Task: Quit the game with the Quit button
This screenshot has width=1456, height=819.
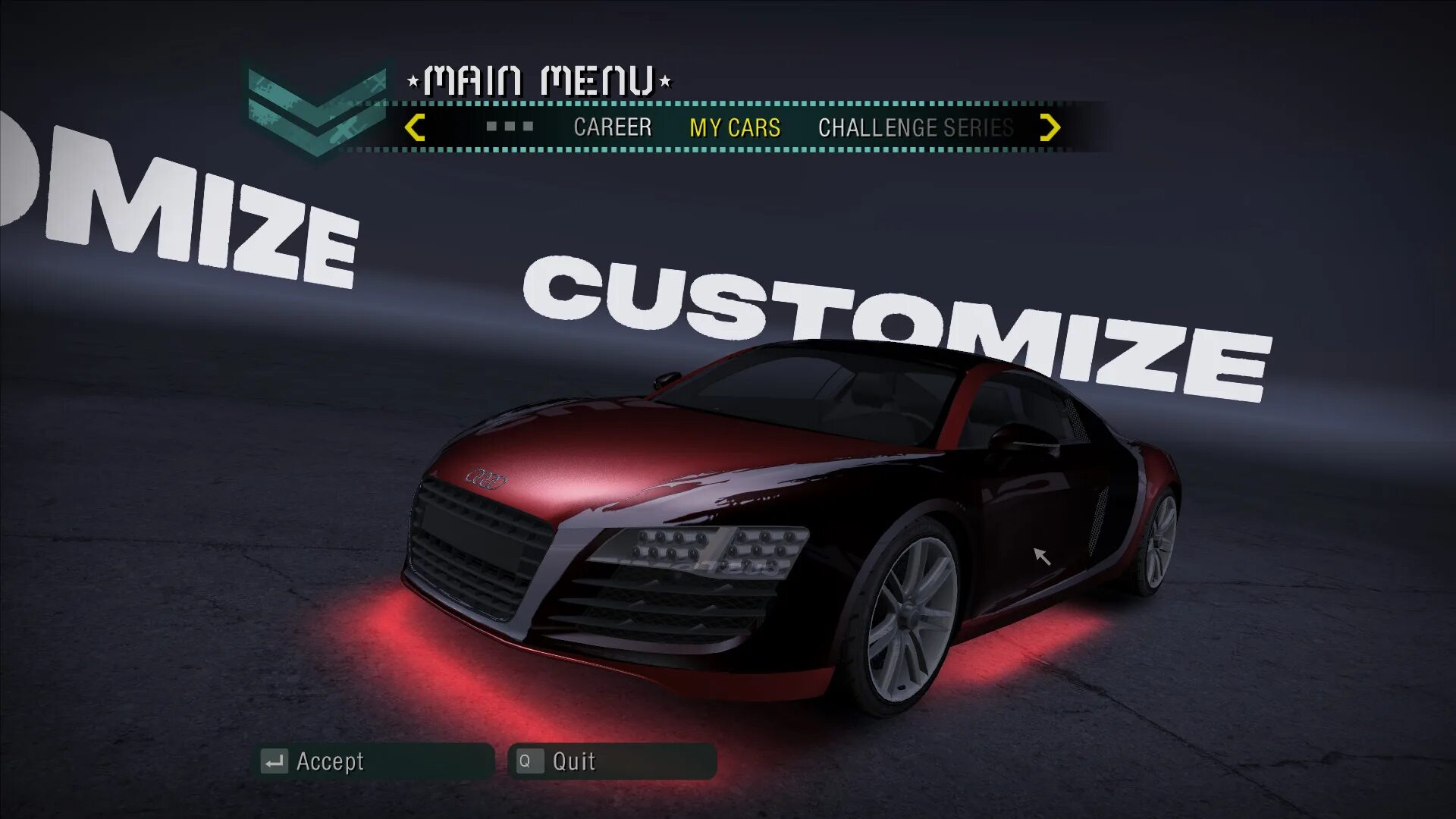Action: [x=611, y=761]
